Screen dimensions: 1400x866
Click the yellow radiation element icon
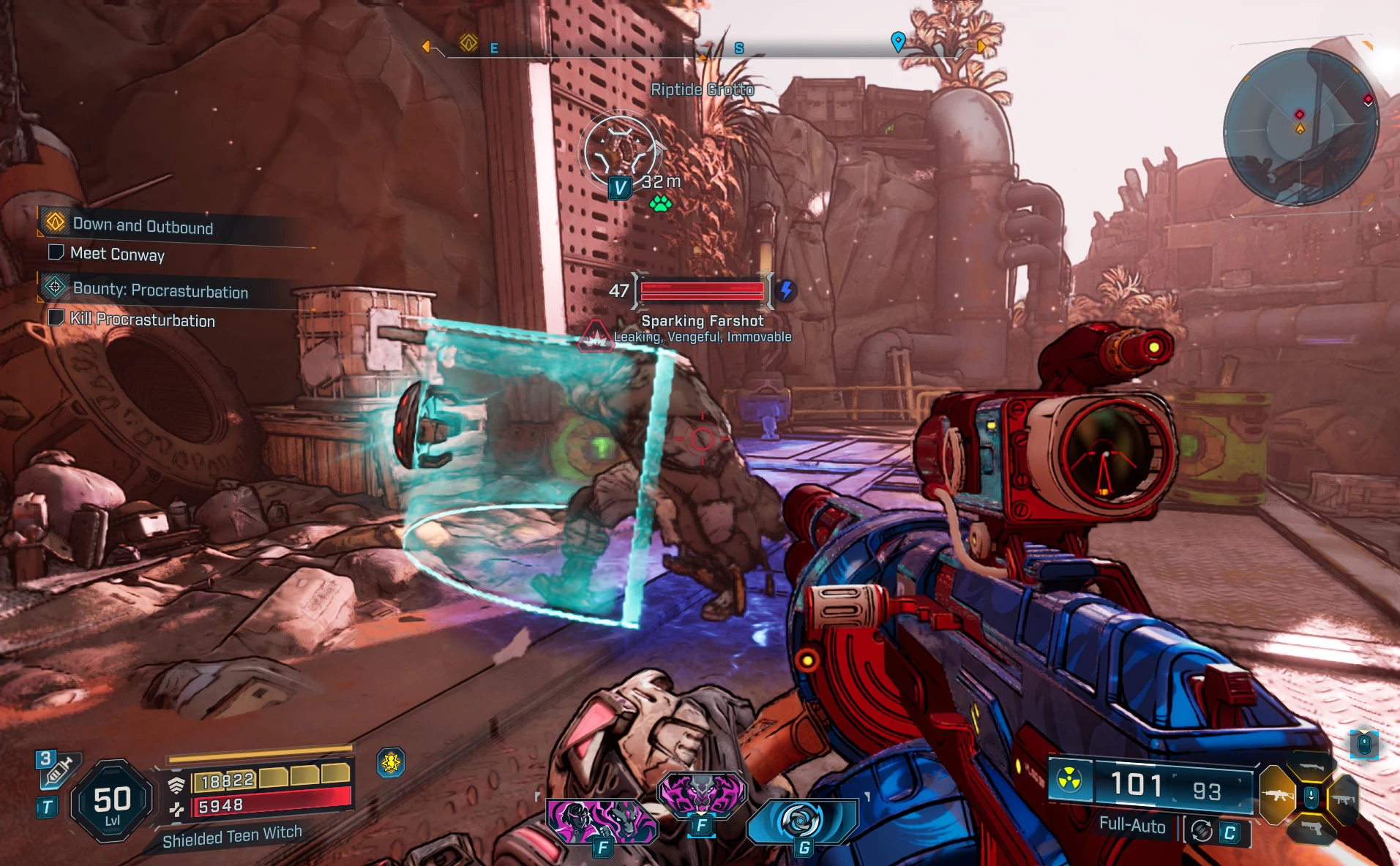pyautogui.click(x=1069, y=780)
